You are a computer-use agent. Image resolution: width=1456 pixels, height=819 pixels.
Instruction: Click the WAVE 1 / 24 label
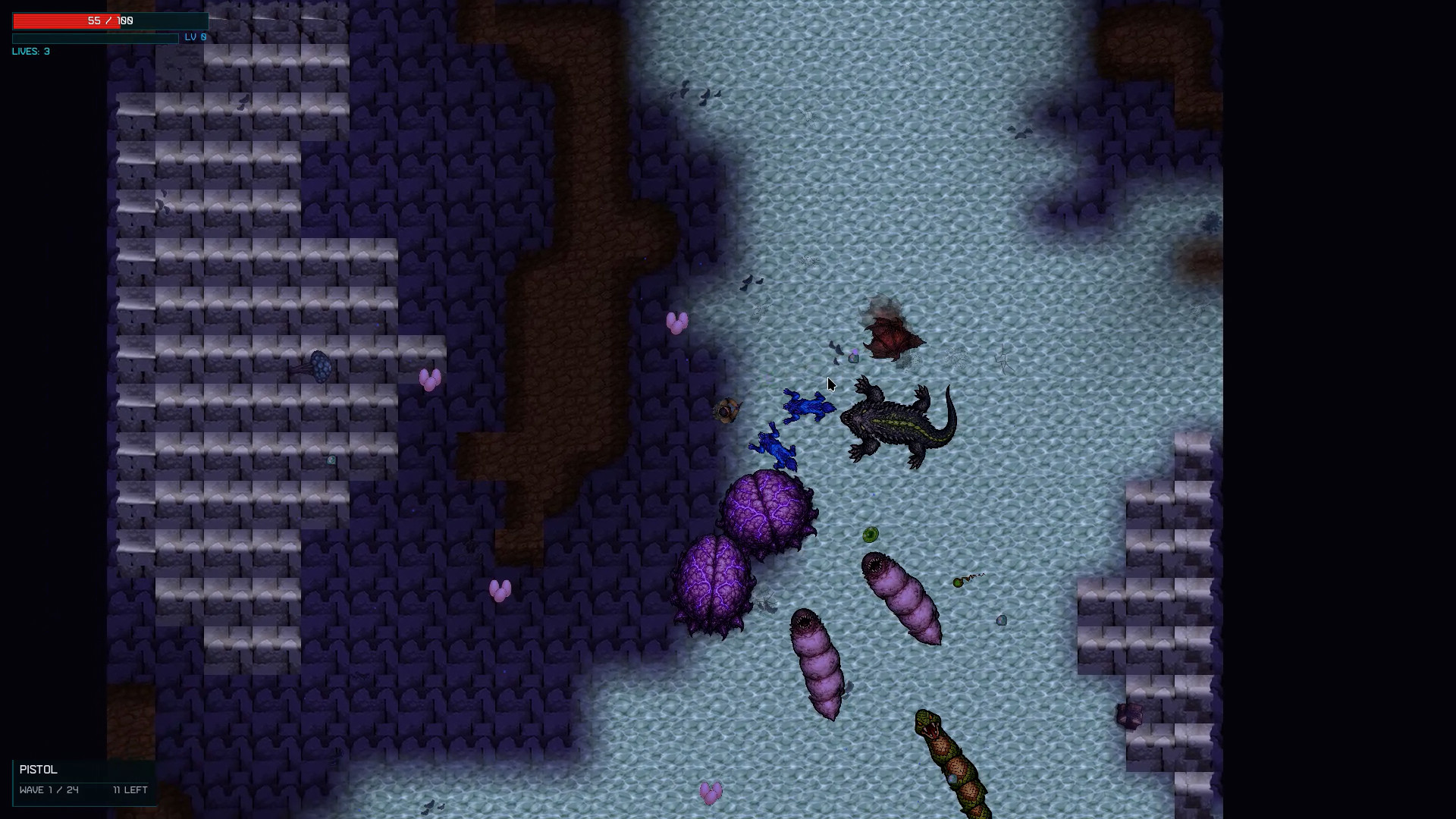coord(49,790)
